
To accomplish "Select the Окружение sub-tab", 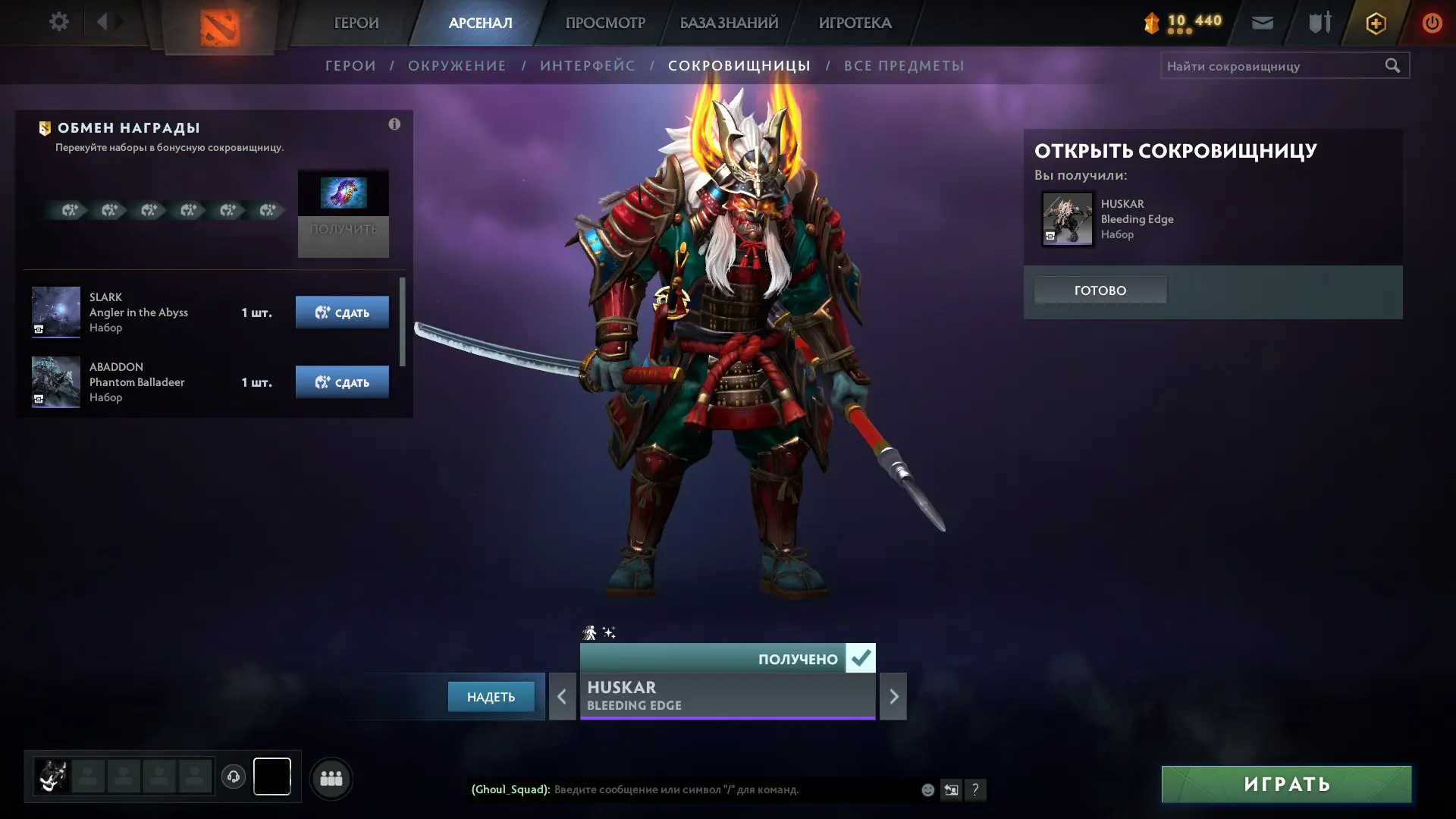I will pos(457,66).
